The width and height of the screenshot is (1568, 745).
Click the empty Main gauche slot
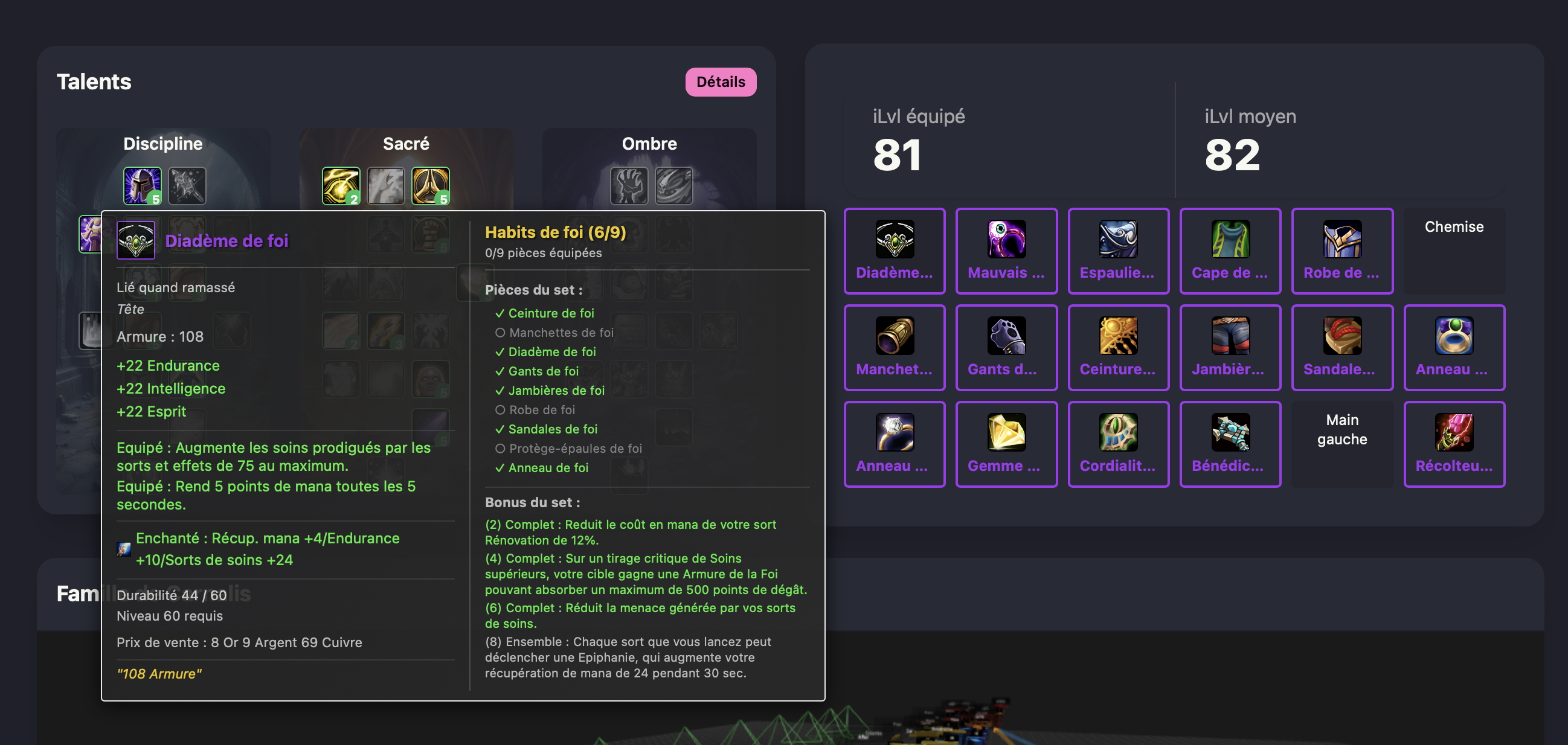tap(1341, 444)
